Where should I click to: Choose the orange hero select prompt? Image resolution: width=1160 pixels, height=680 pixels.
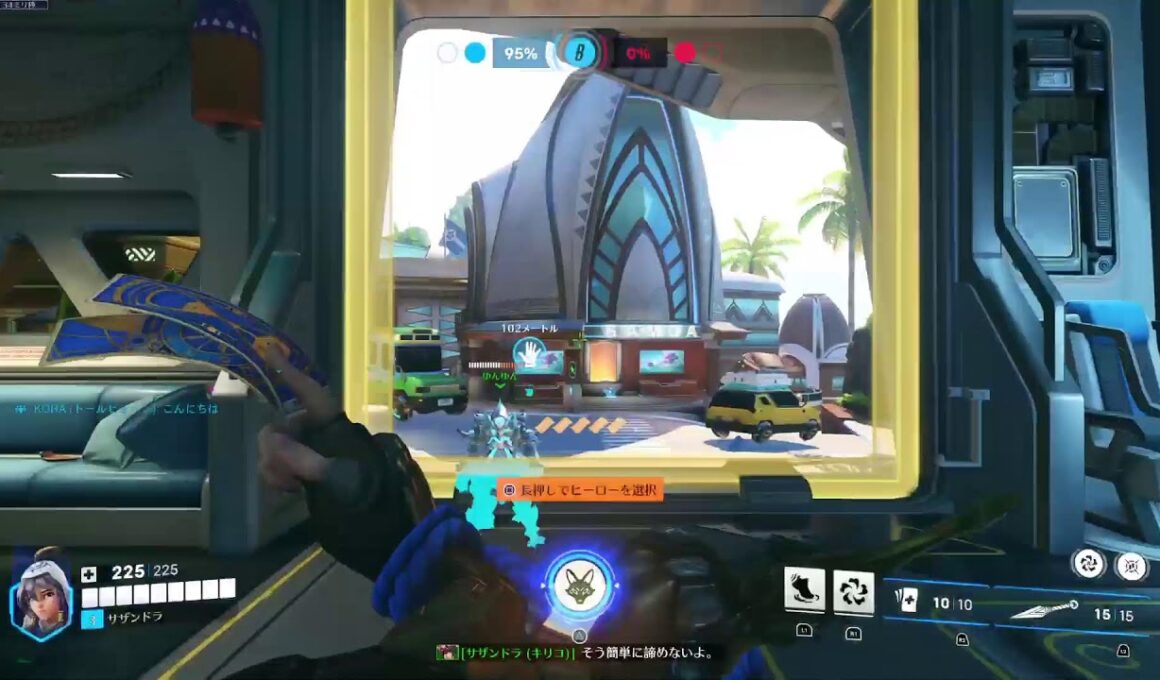tap(579, 490)
